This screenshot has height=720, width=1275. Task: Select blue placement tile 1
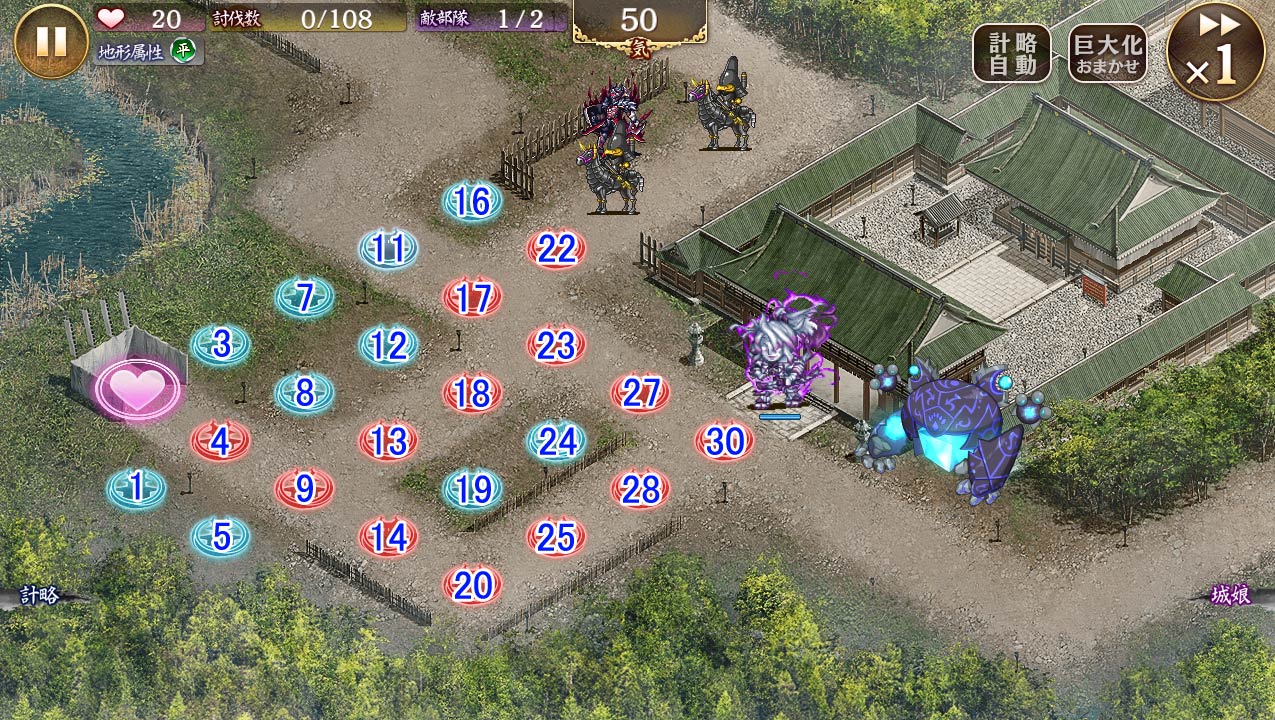click(x=136, y=488)
